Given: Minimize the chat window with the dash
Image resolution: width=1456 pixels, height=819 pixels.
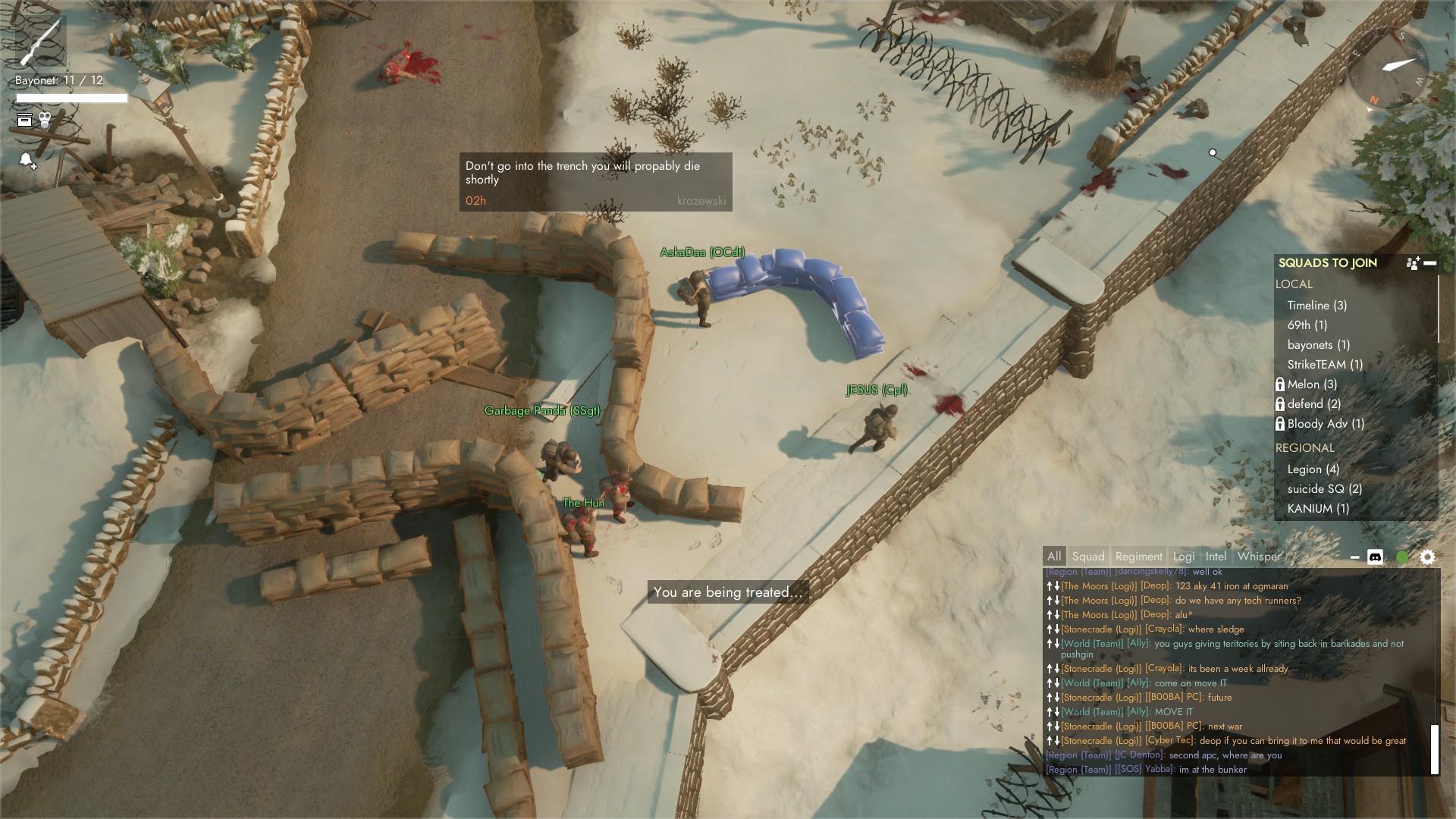Looking at the screenshot, I should (1354, 556).
